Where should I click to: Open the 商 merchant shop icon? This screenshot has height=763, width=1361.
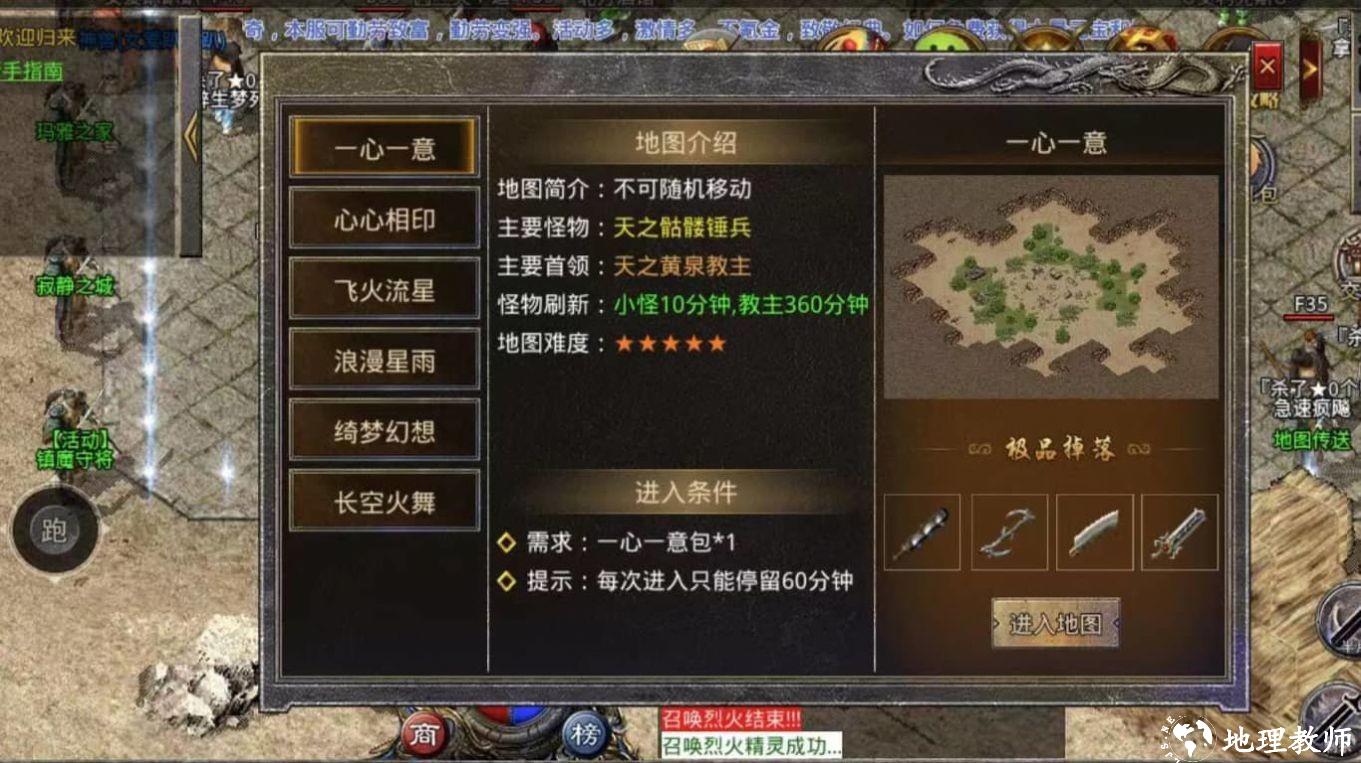pos(425,735)
